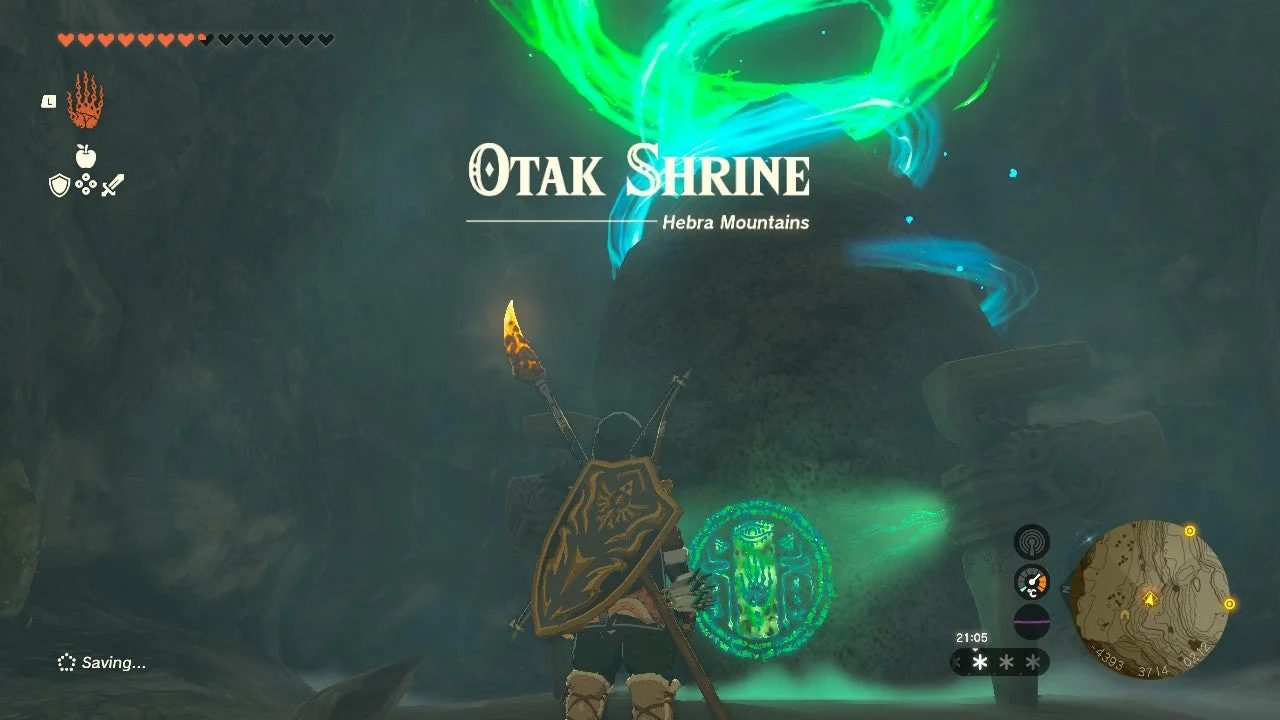Open the sound detection indicator
1280x720 pixels.
[x=1033, y=543]
